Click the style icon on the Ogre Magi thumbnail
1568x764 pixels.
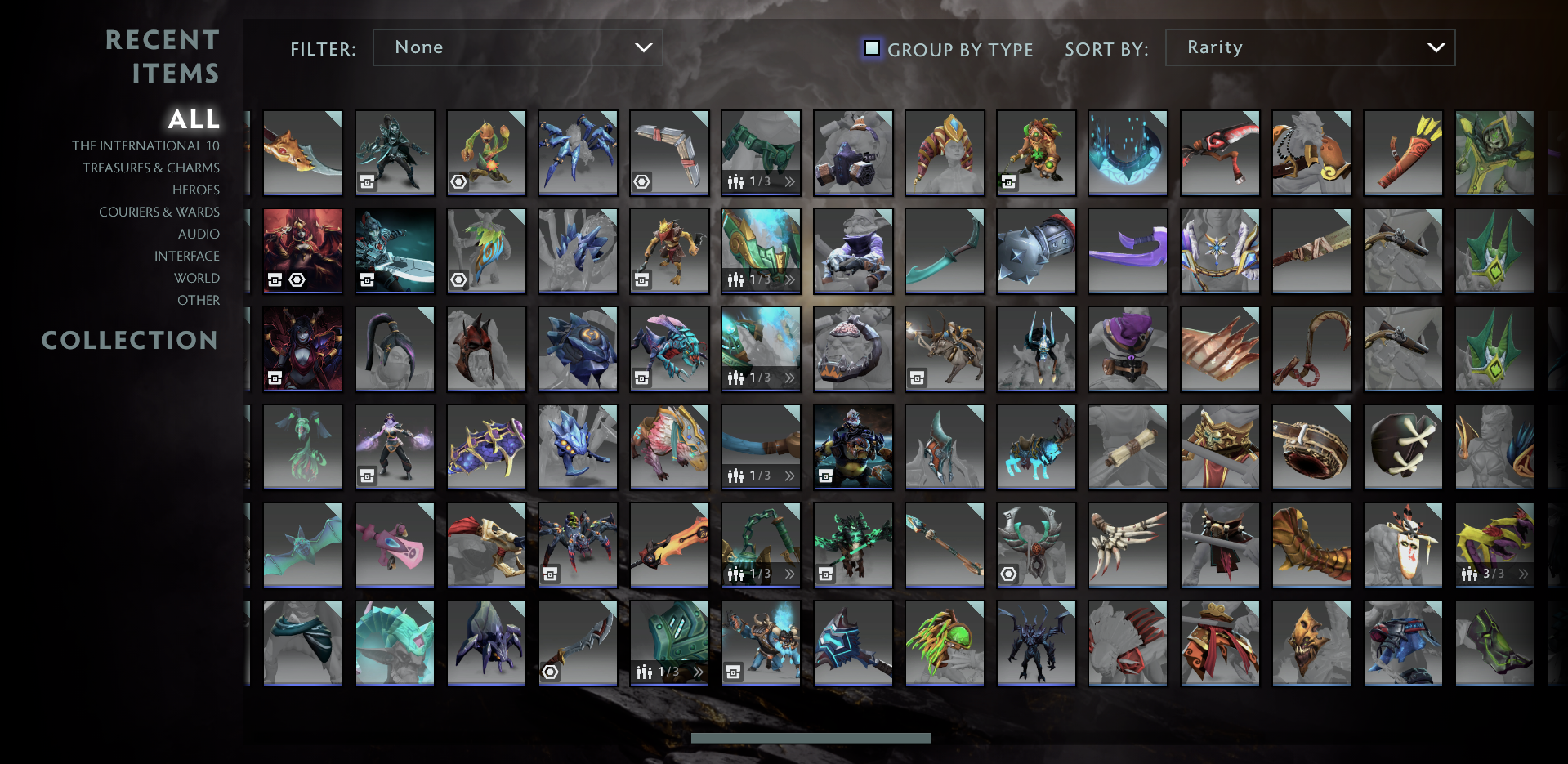(824, 477)
